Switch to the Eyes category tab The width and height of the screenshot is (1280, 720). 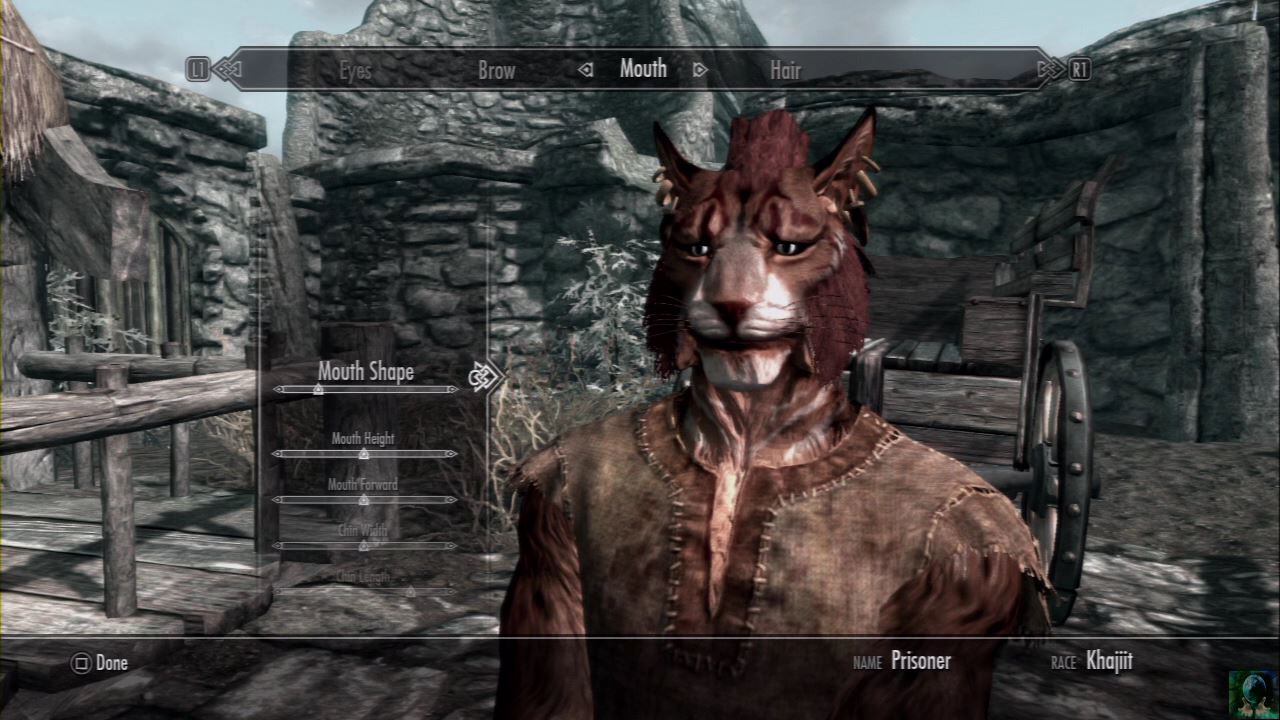355,70
